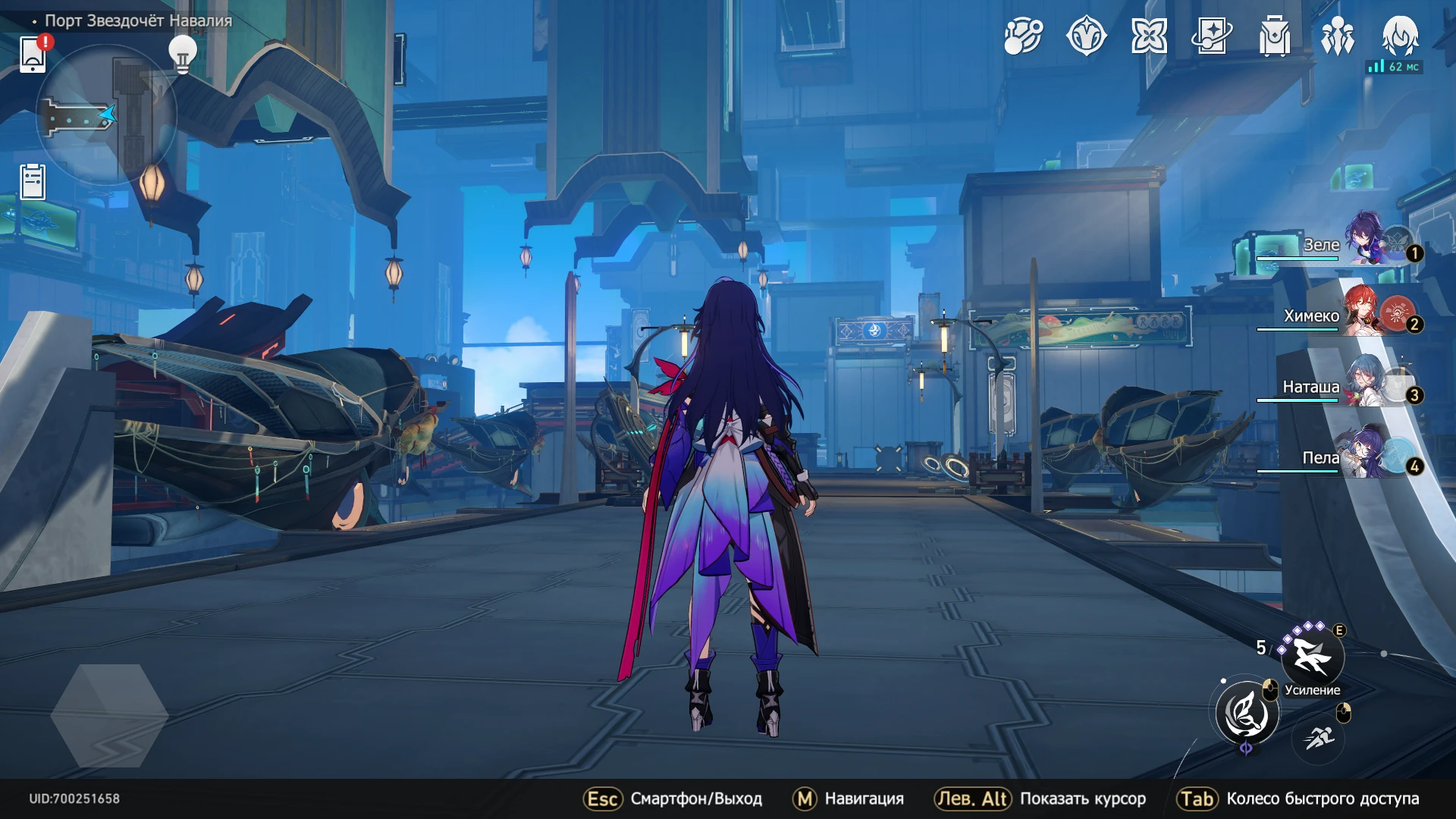
Task: Open the phone icon with red alert
Action: coord(33,54)
